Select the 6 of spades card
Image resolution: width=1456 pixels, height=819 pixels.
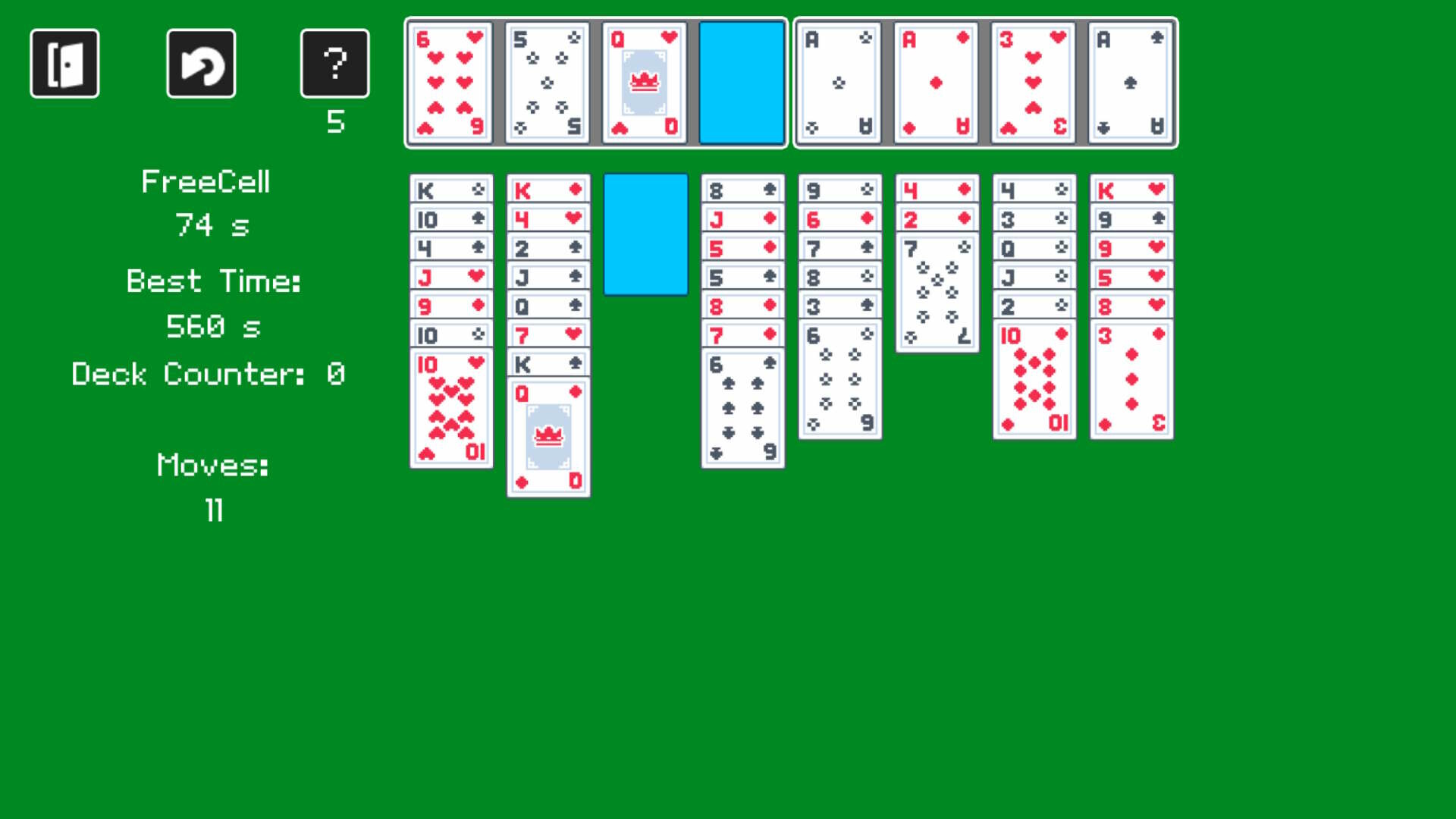pos(742,409)
